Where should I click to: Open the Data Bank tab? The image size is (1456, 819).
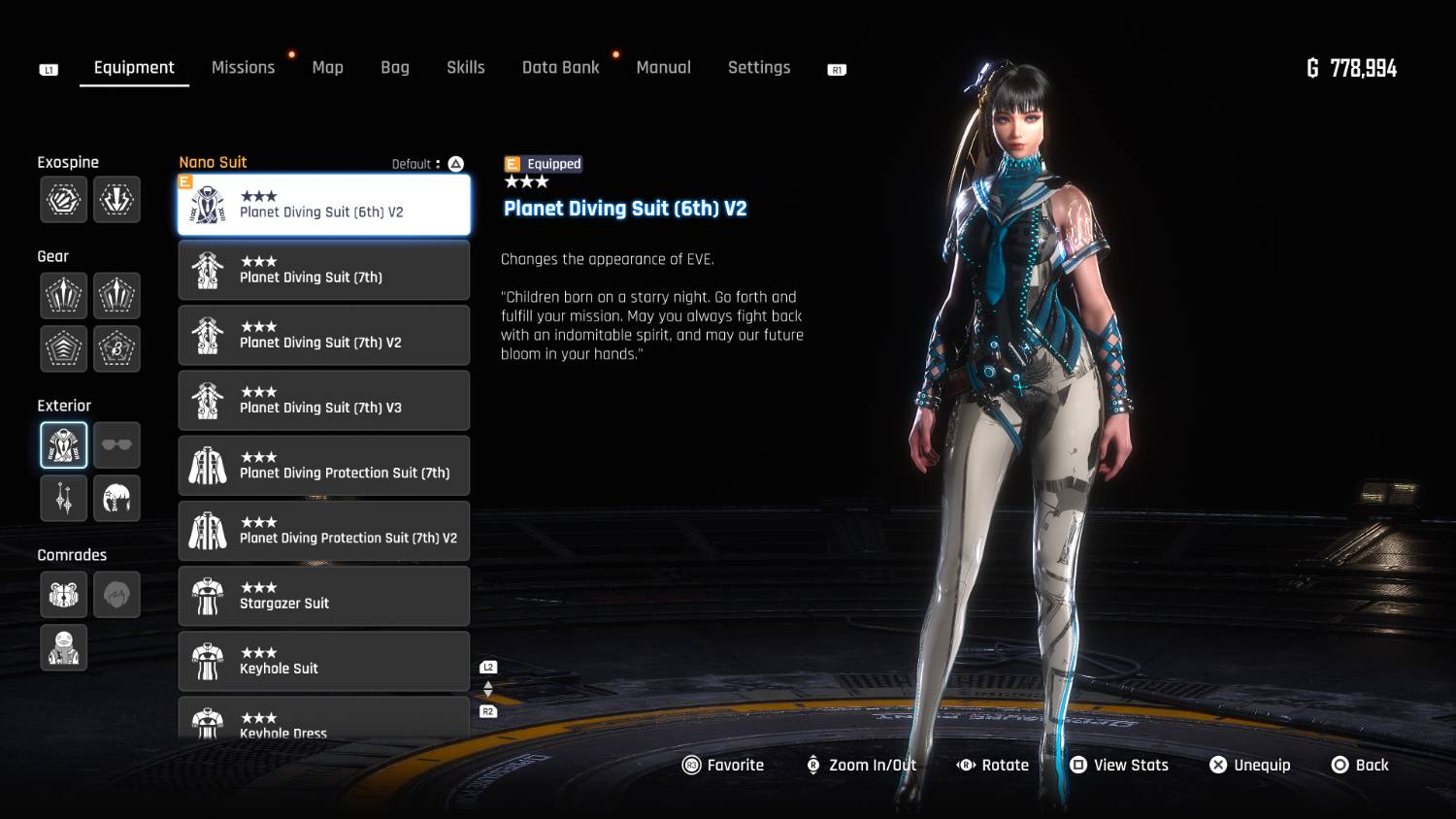click(560, 68)
